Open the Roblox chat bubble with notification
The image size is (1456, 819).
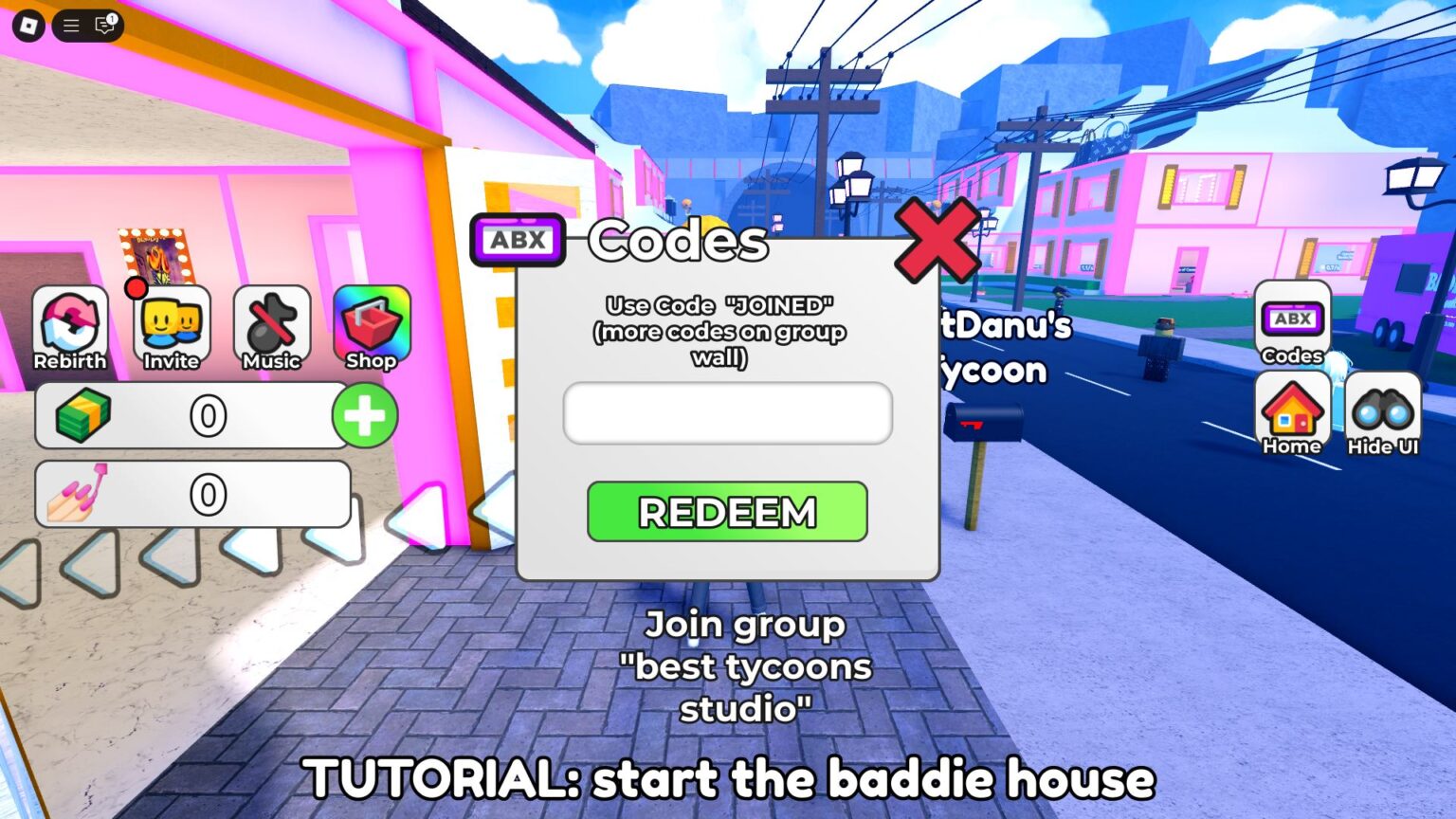point(102,27)
